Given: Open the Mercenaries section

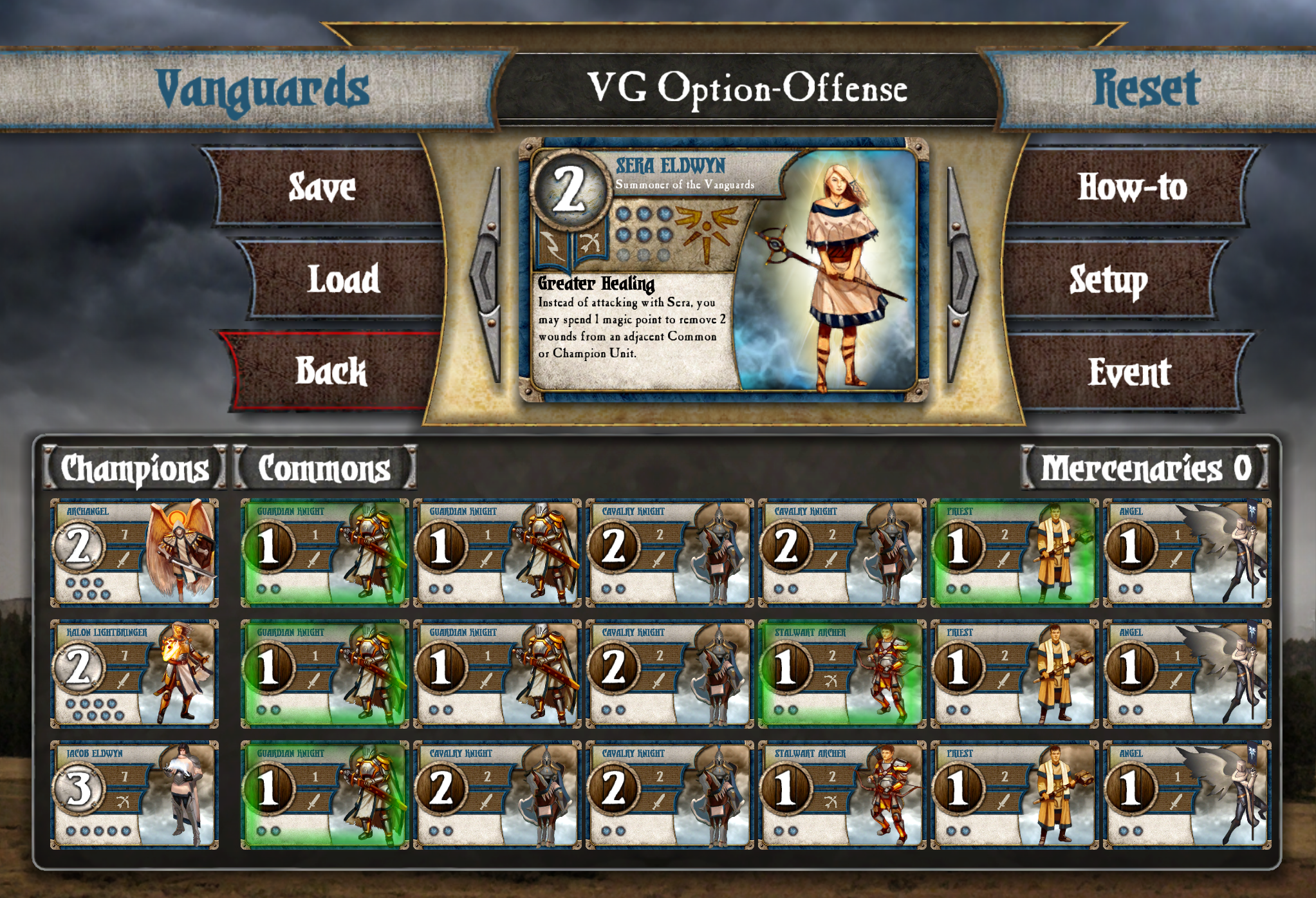Looking at the screenshot, I should [x=1145, y=468].
